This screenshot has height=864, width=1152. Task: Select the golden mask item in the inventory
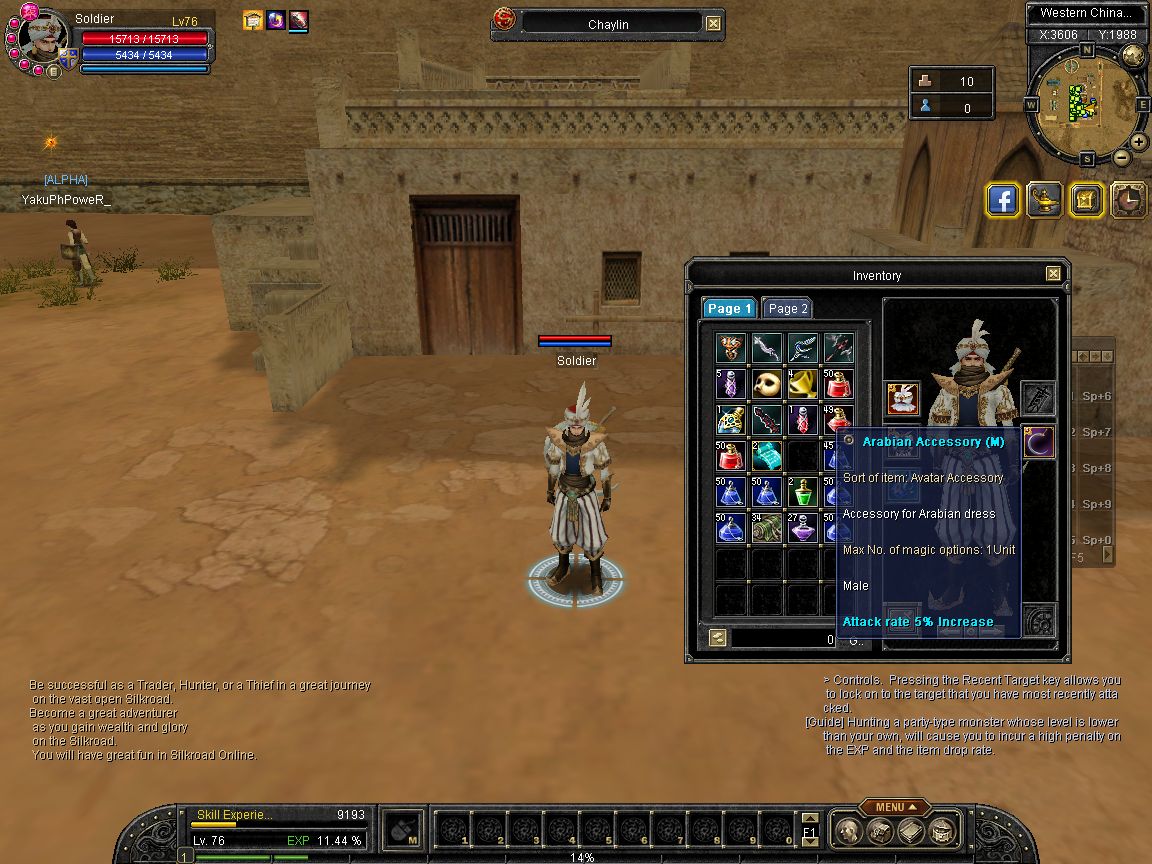tap(767, 384)
